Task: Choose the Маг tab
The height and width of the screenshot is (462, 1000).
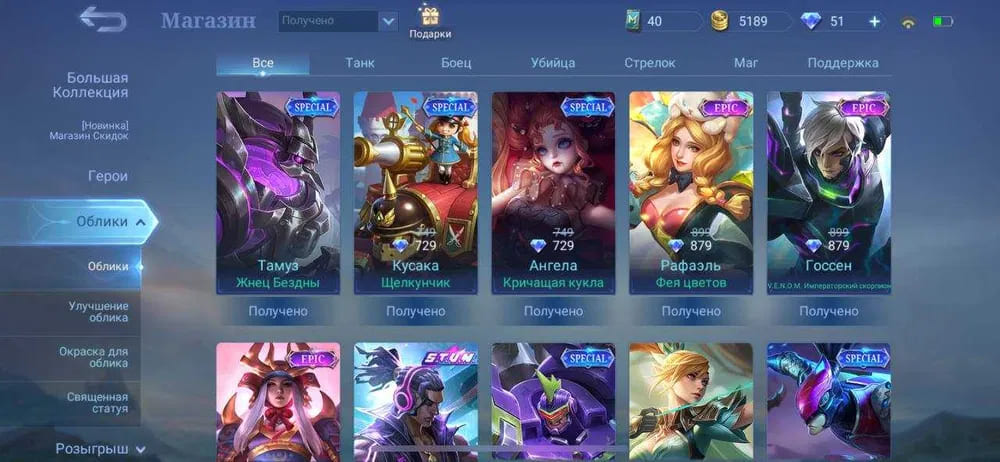Action: point(746,63)
